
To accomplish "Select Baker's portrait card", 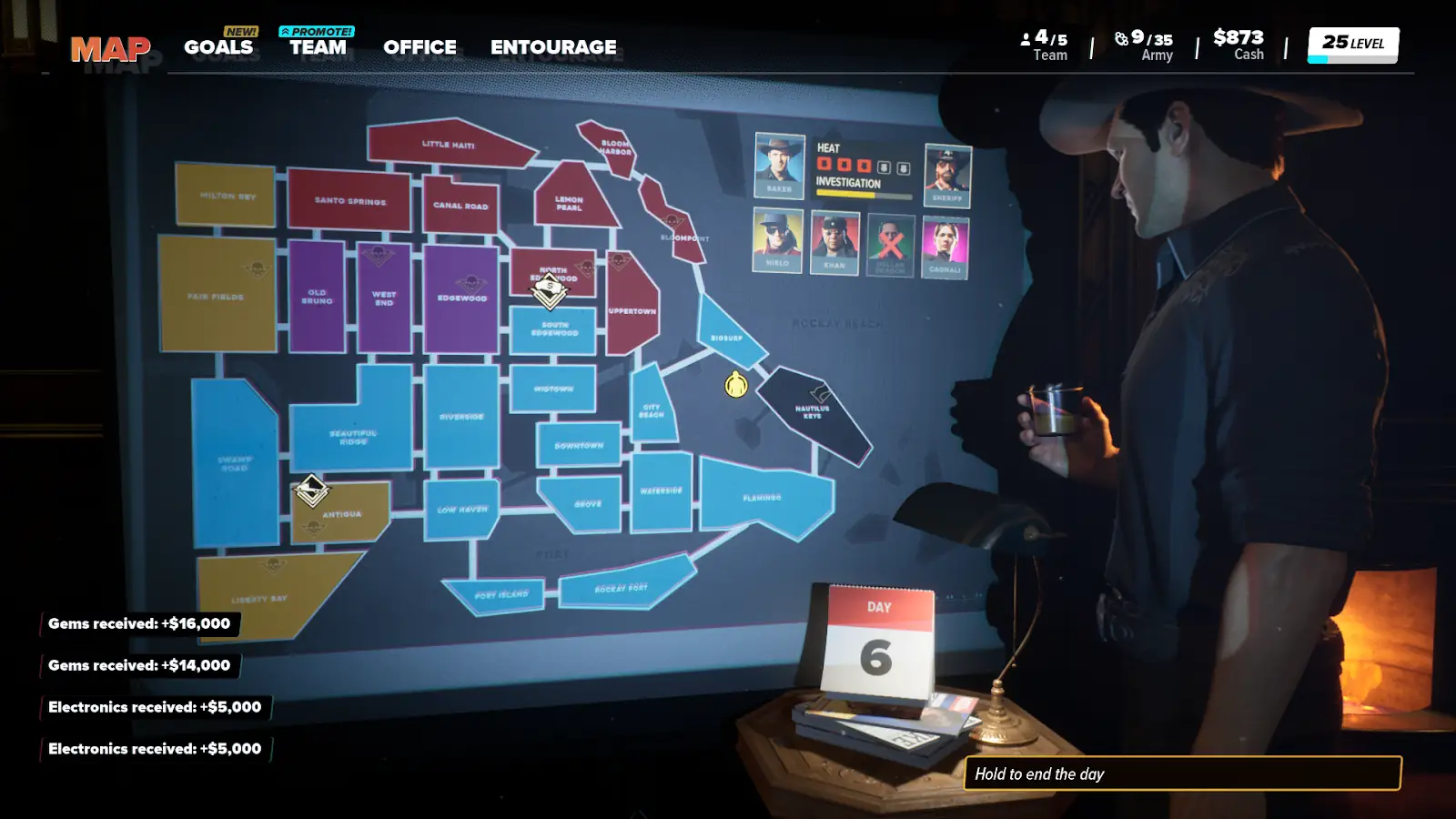I will pos(779,166).
